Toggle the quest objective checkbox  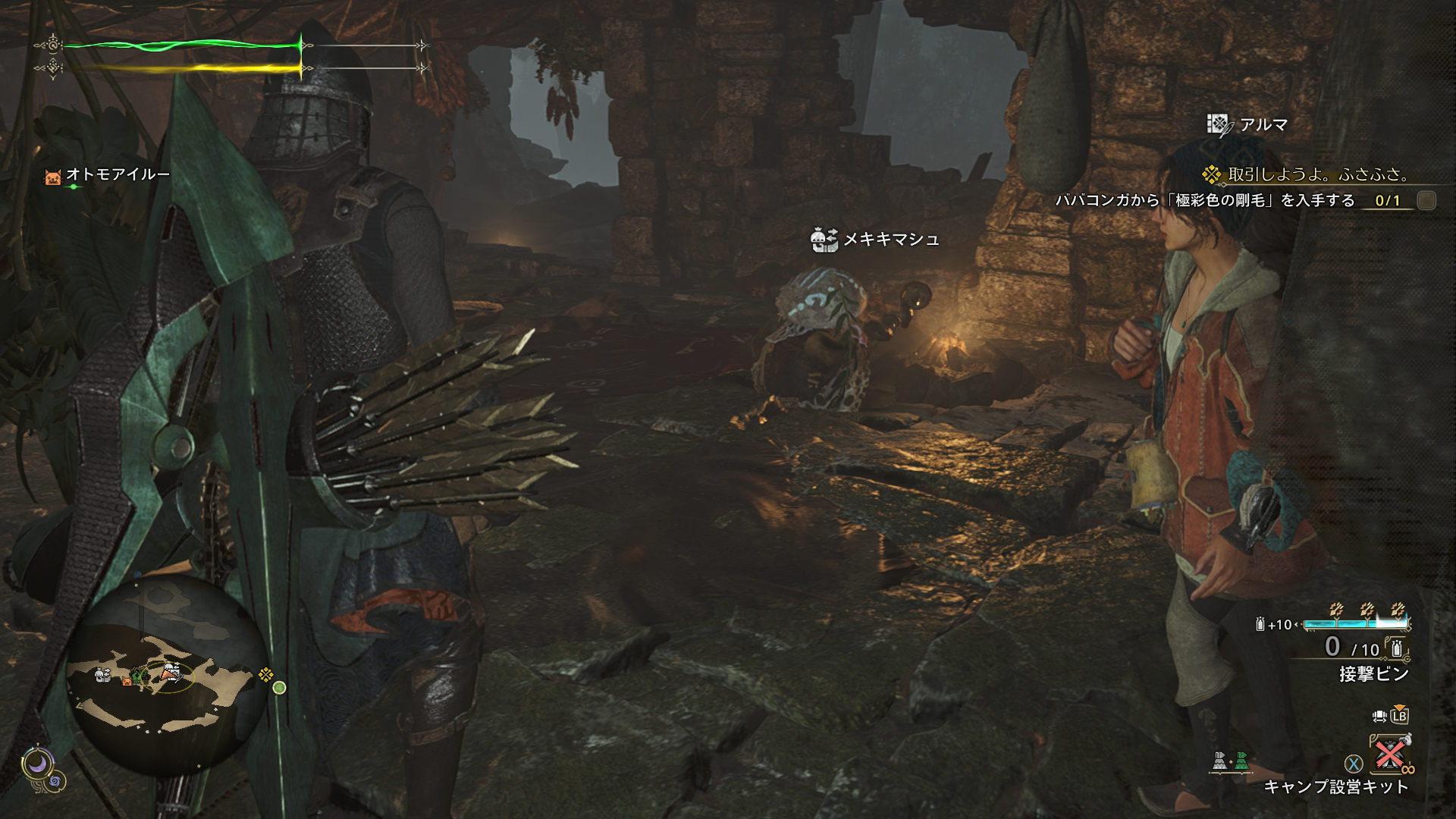(x=1426, y=200)
